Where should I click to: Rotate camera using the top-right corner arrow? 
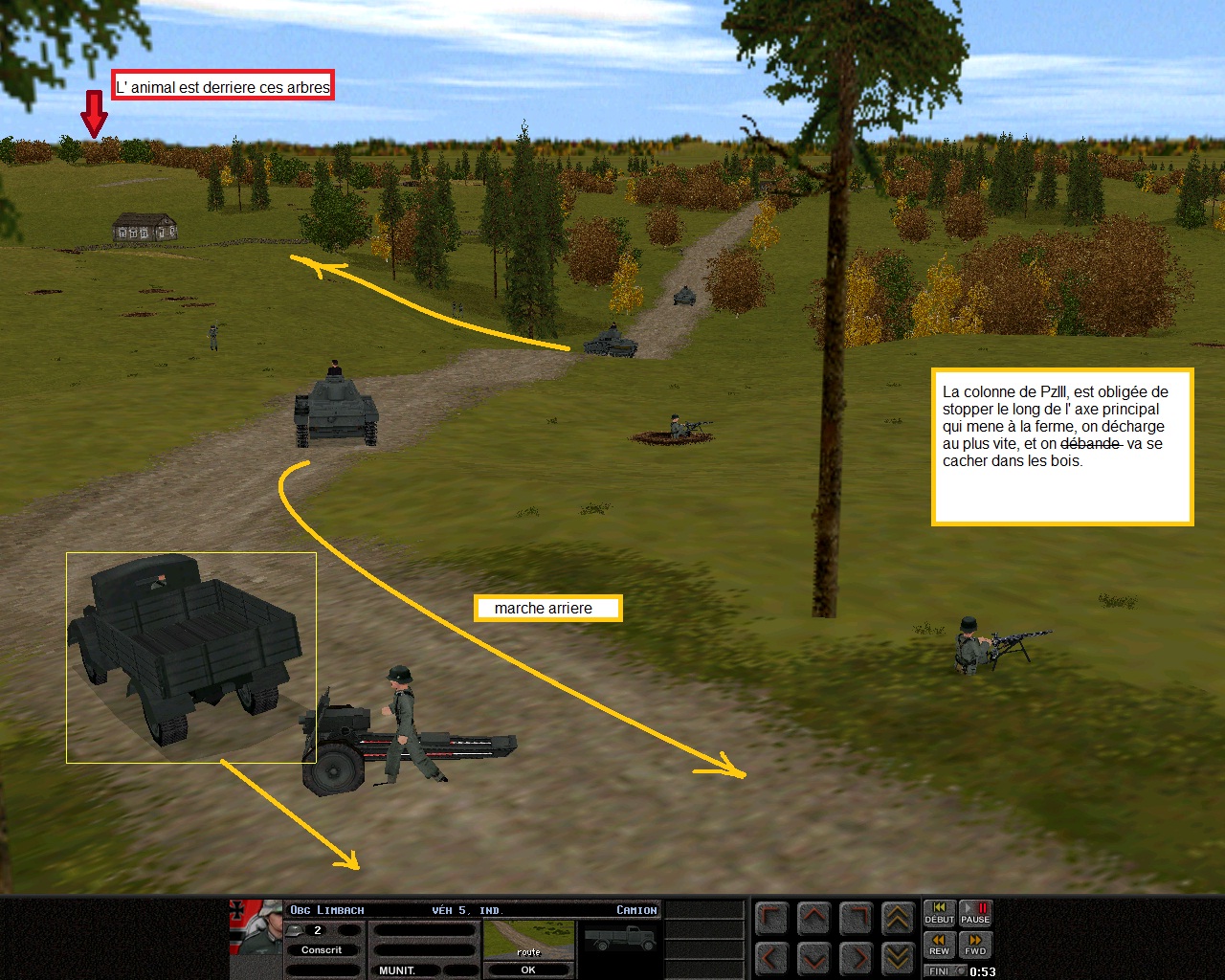coord(856,919)
